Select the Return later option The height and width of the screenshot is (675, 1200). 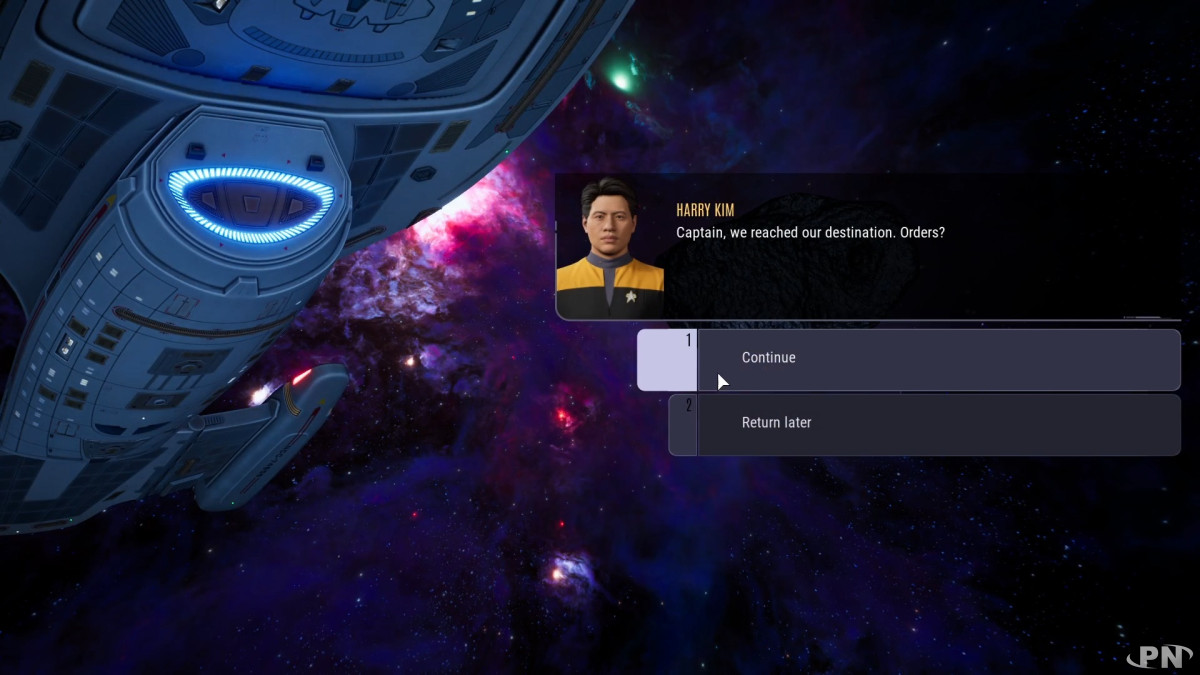tap(923, 424)
